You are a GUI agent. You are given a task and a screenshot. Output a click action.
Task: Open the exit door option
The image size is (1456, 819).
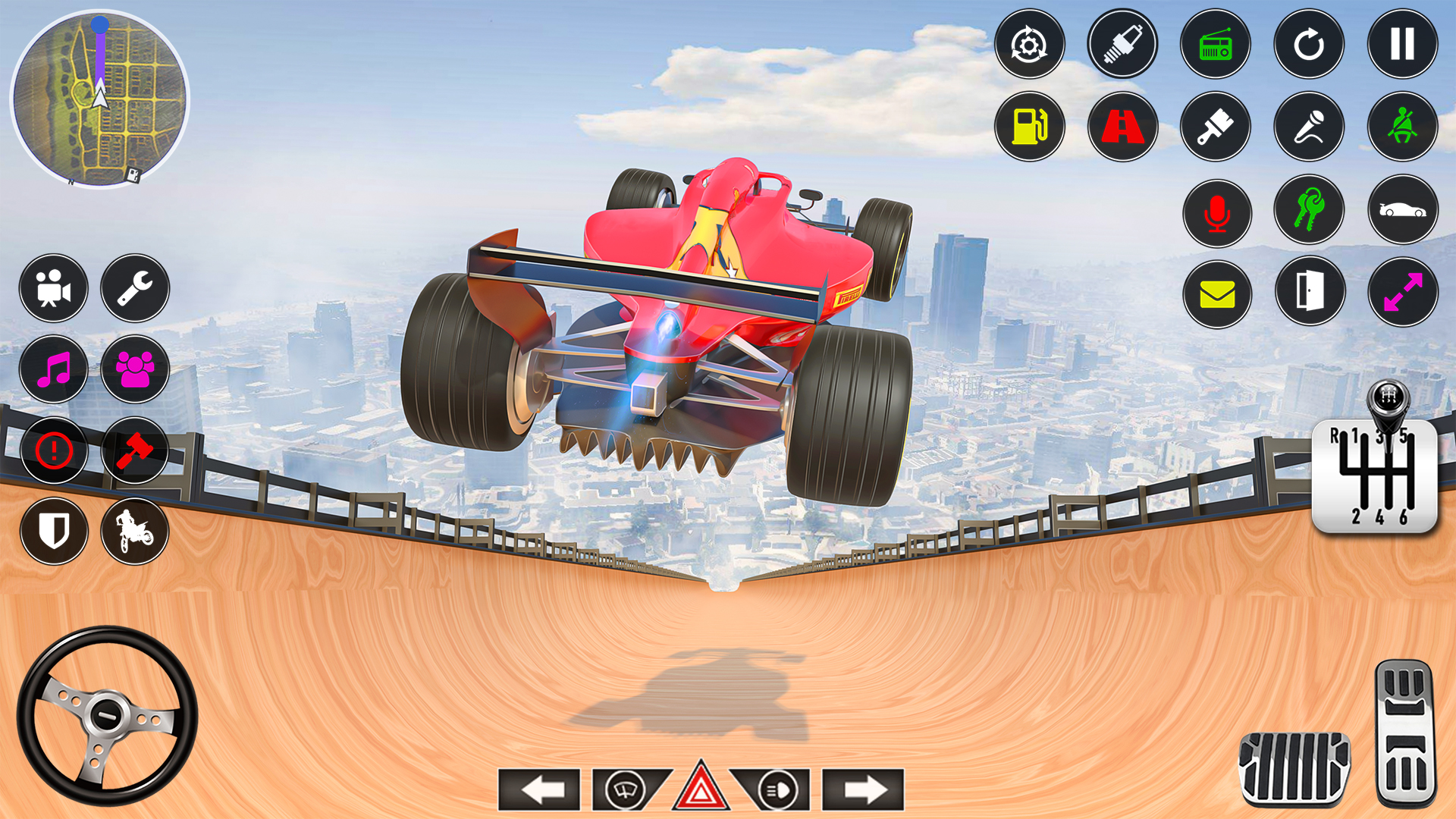[1308, 295]
